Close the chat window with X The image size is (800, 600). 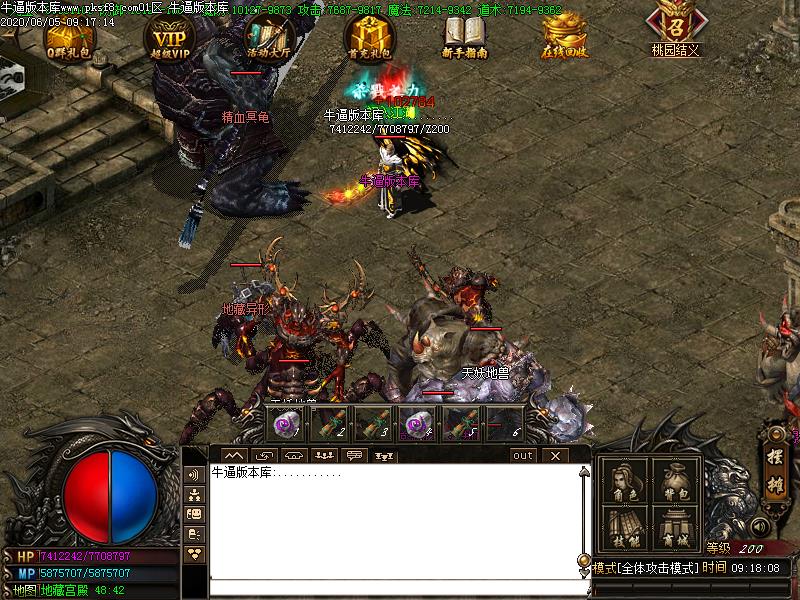tap(555, 456)
